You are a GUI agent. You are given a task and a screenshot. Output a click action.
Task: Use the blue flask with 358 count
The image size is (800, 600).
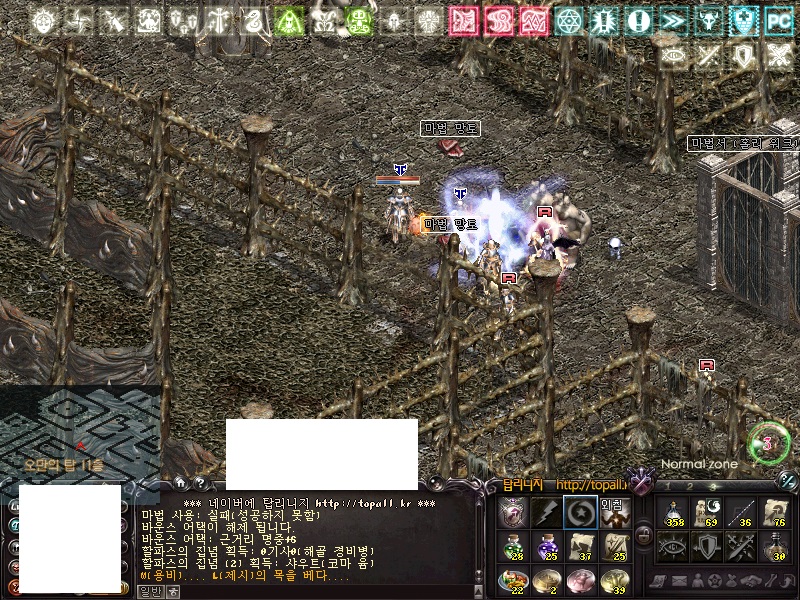675,513
